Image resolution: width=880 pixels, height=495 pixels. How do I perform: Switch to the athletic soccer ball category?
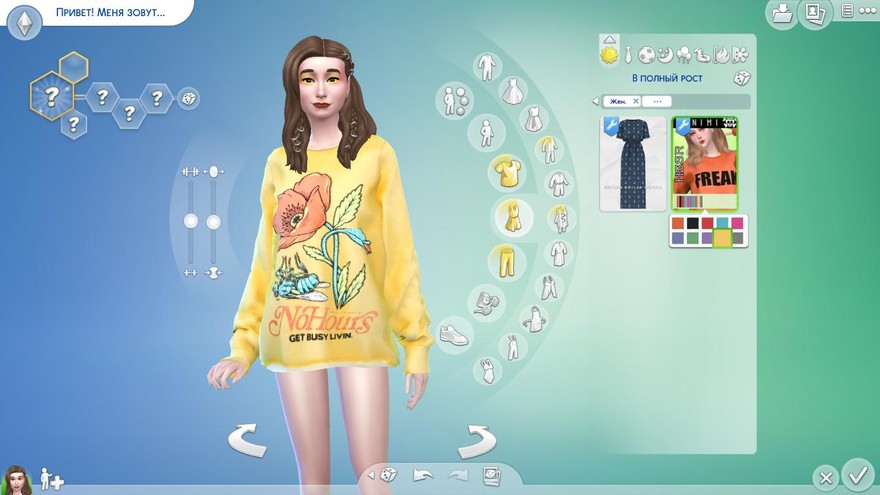click(647, 54)
